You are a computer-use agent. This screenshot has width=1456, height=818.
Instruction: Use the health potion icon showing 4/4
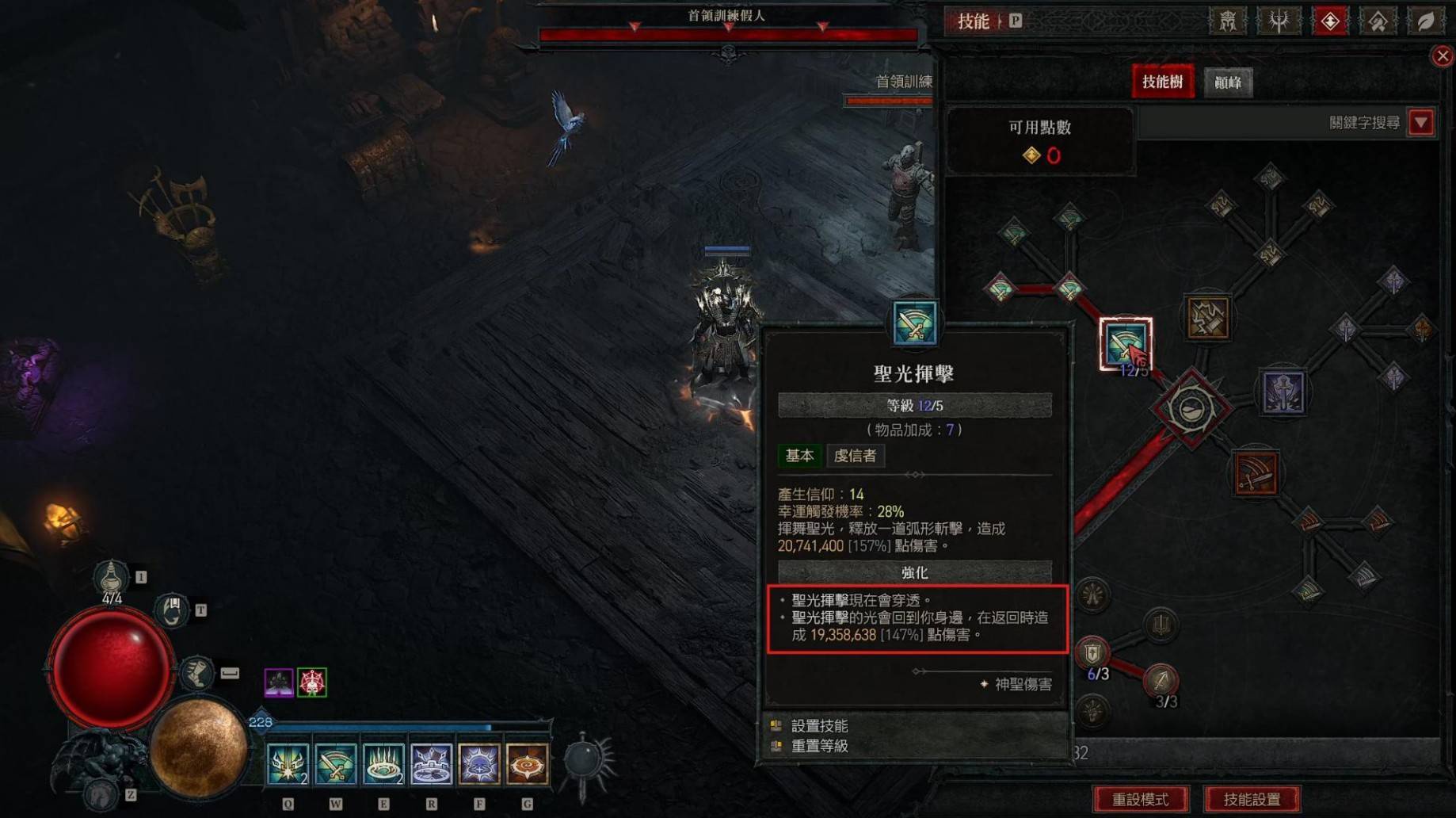pyautogui.click(x=112, y=575)
